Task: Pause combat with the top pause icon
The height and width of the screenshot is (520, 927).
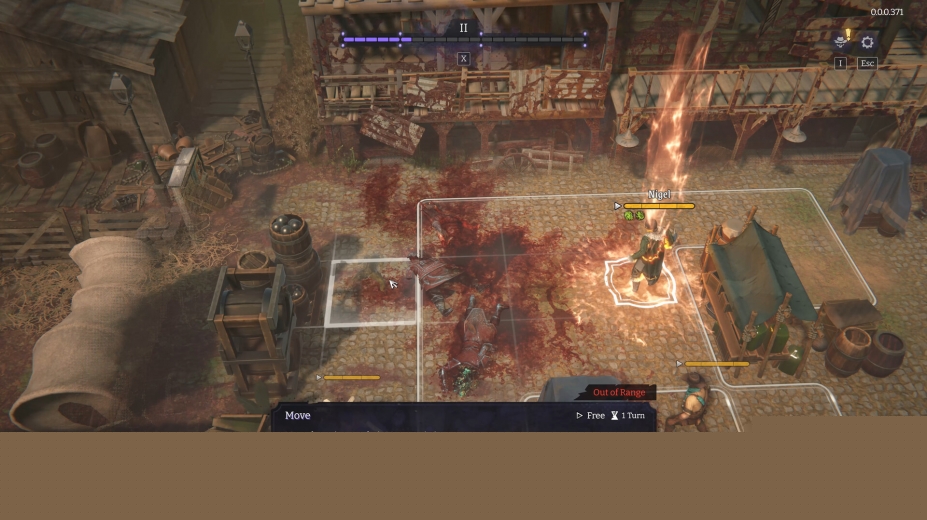Action: pyautogui.click(x=463, y=28)
